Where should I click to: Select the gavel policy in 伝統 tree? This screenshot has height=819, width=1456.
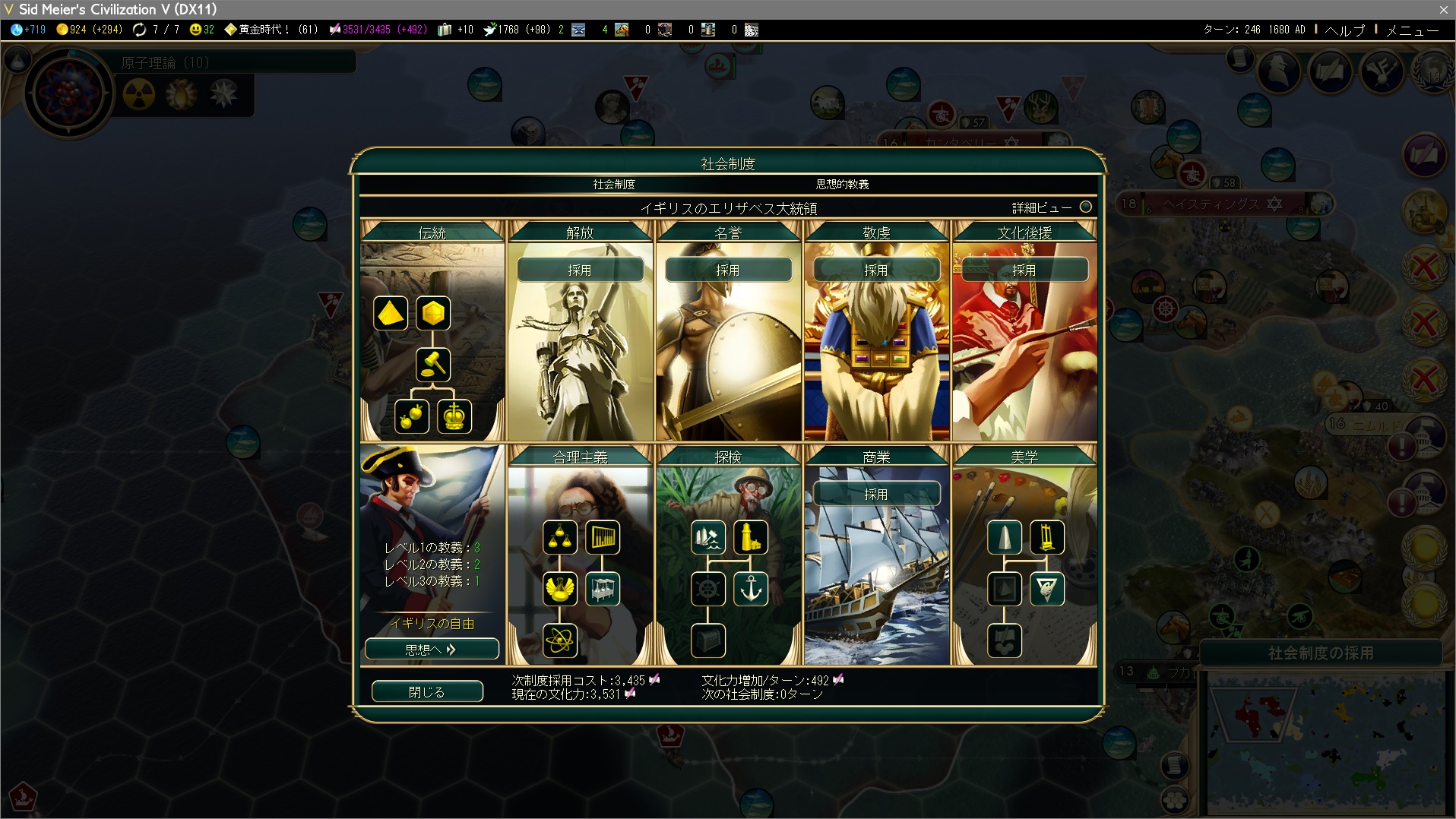tap(433, 365)
